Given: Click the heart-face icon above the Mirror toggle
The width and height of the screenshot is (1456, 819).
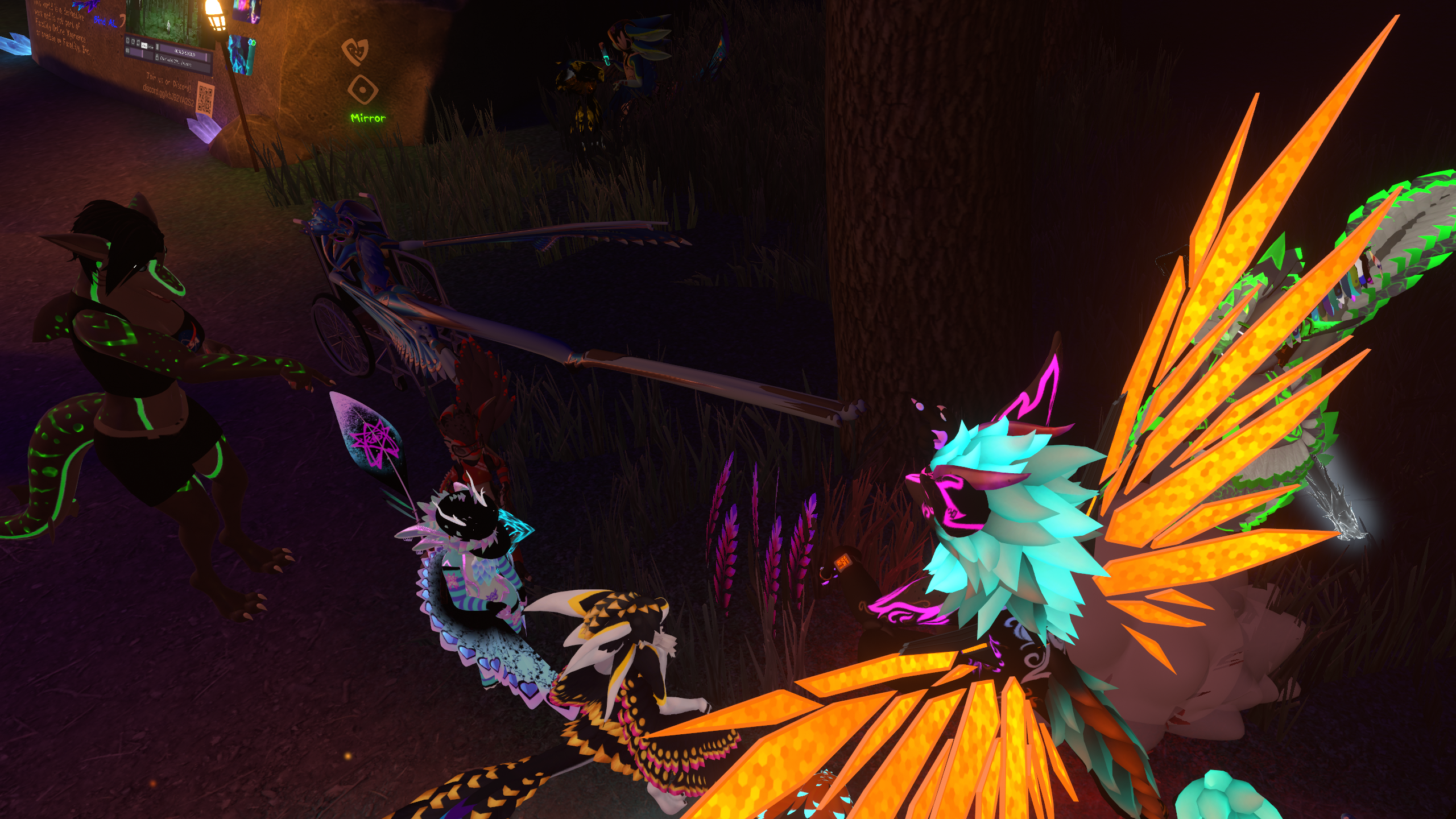Looking at the screenshot, I should pos(355,51).
